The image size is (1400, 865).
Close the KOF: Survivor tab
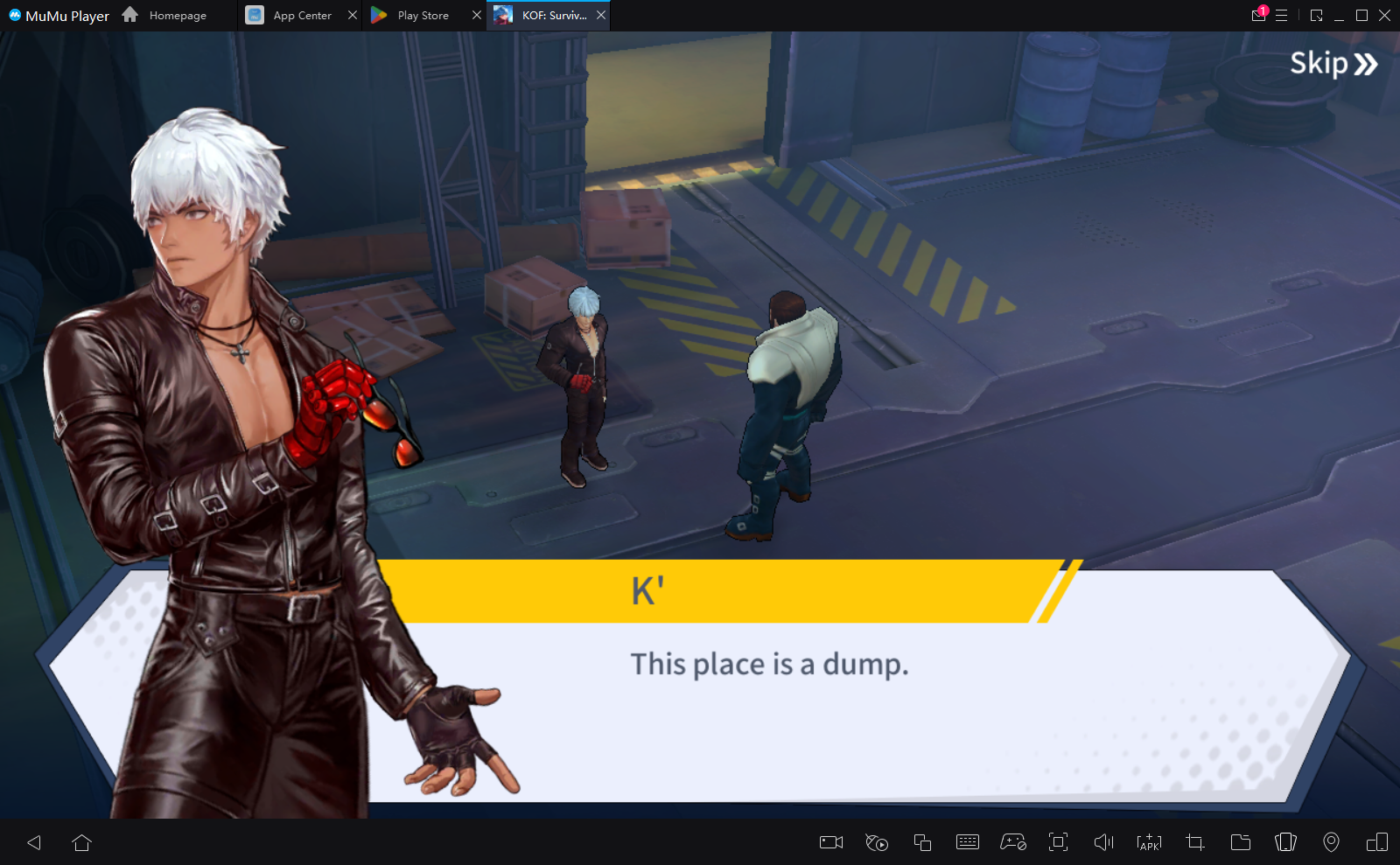[601, 16]
